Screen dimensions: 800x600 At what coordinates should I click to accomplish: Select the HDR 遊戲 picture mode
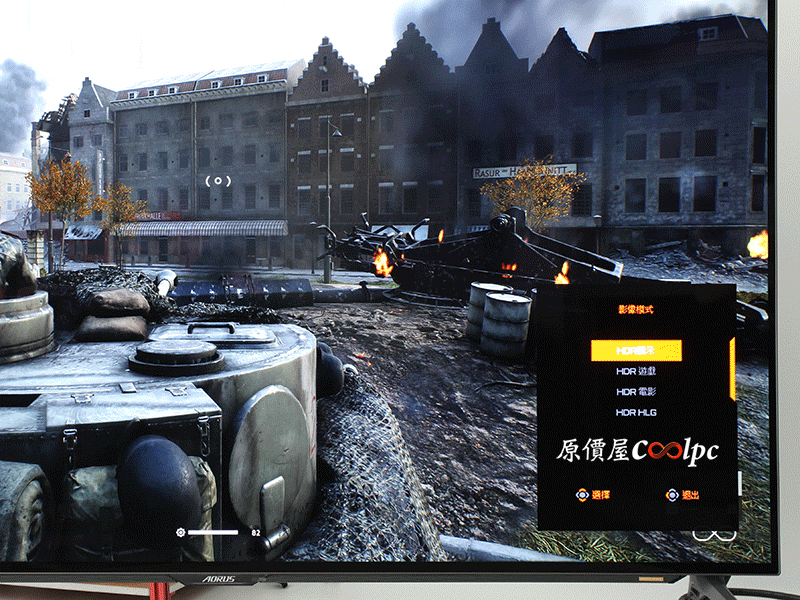click(636, 371)
